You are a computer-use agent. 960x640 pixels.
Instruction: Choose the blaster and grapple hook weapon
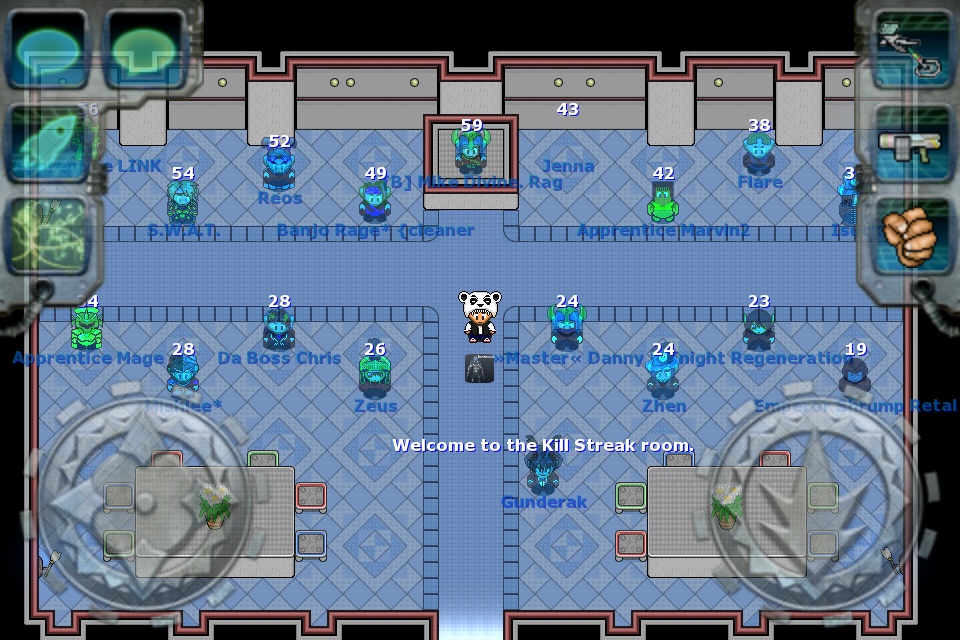[912, 47]
